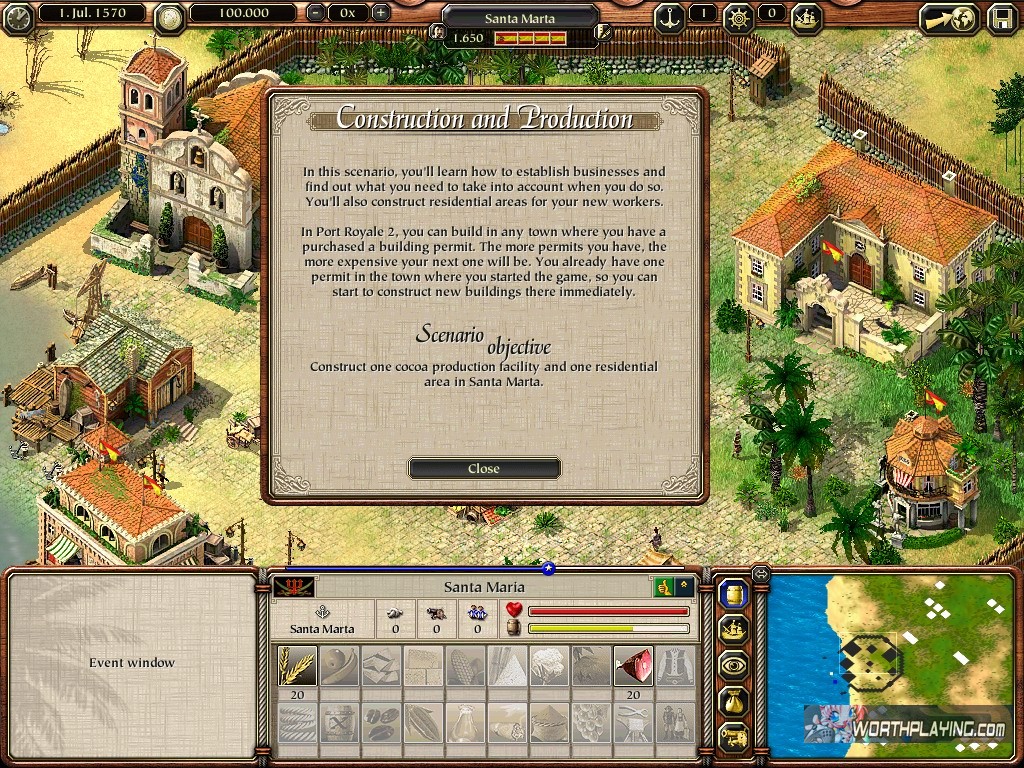Screen dimensions: 1024x768
Task: Click the clock icon beside the date
Action: 17,17
